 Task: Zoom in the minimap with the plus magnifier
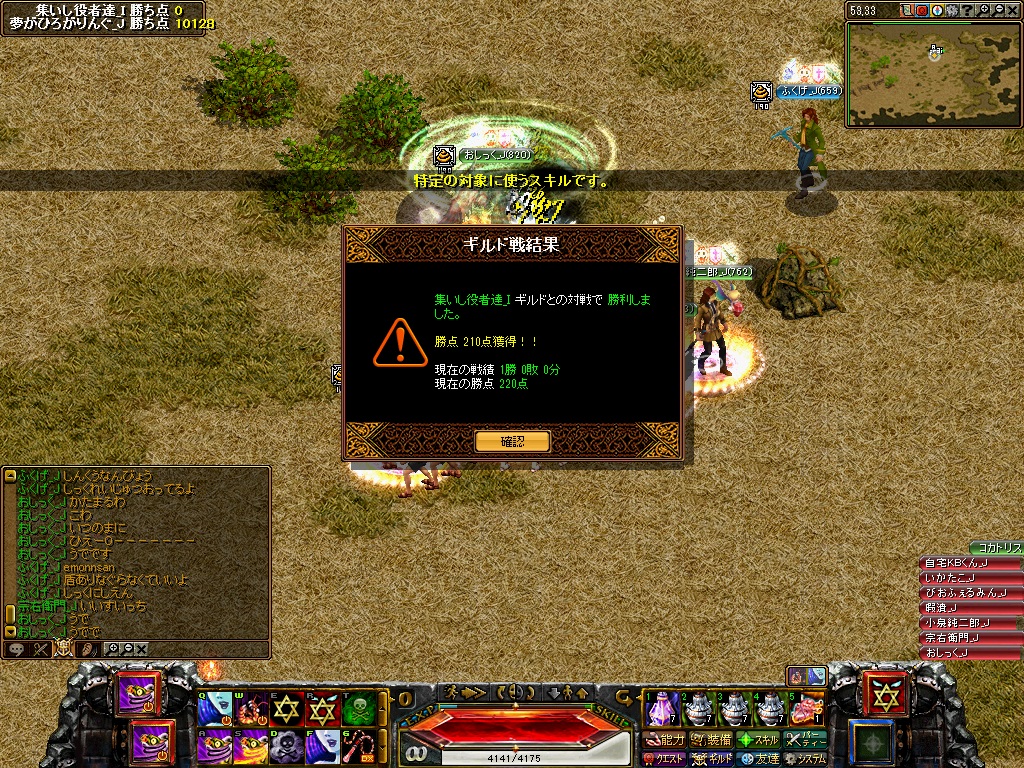point(983,10)
